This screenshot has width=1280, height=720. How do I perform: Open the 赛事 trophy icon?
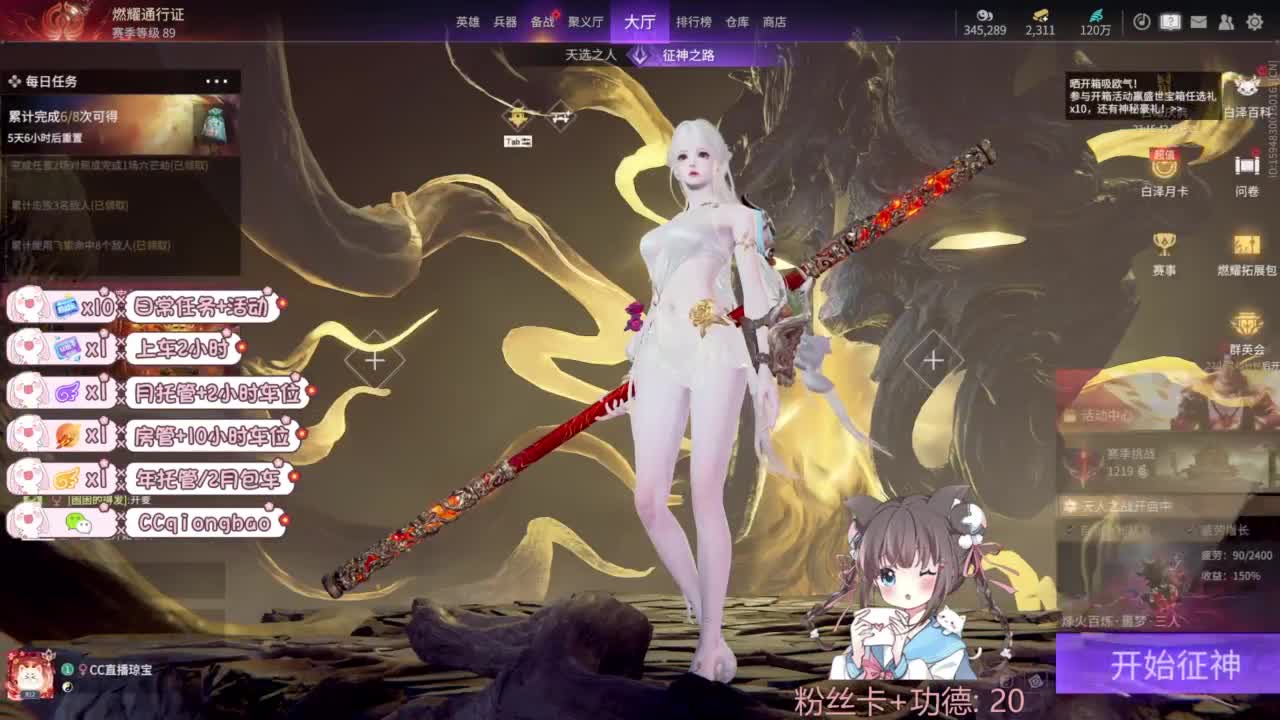coord(1163,243)
